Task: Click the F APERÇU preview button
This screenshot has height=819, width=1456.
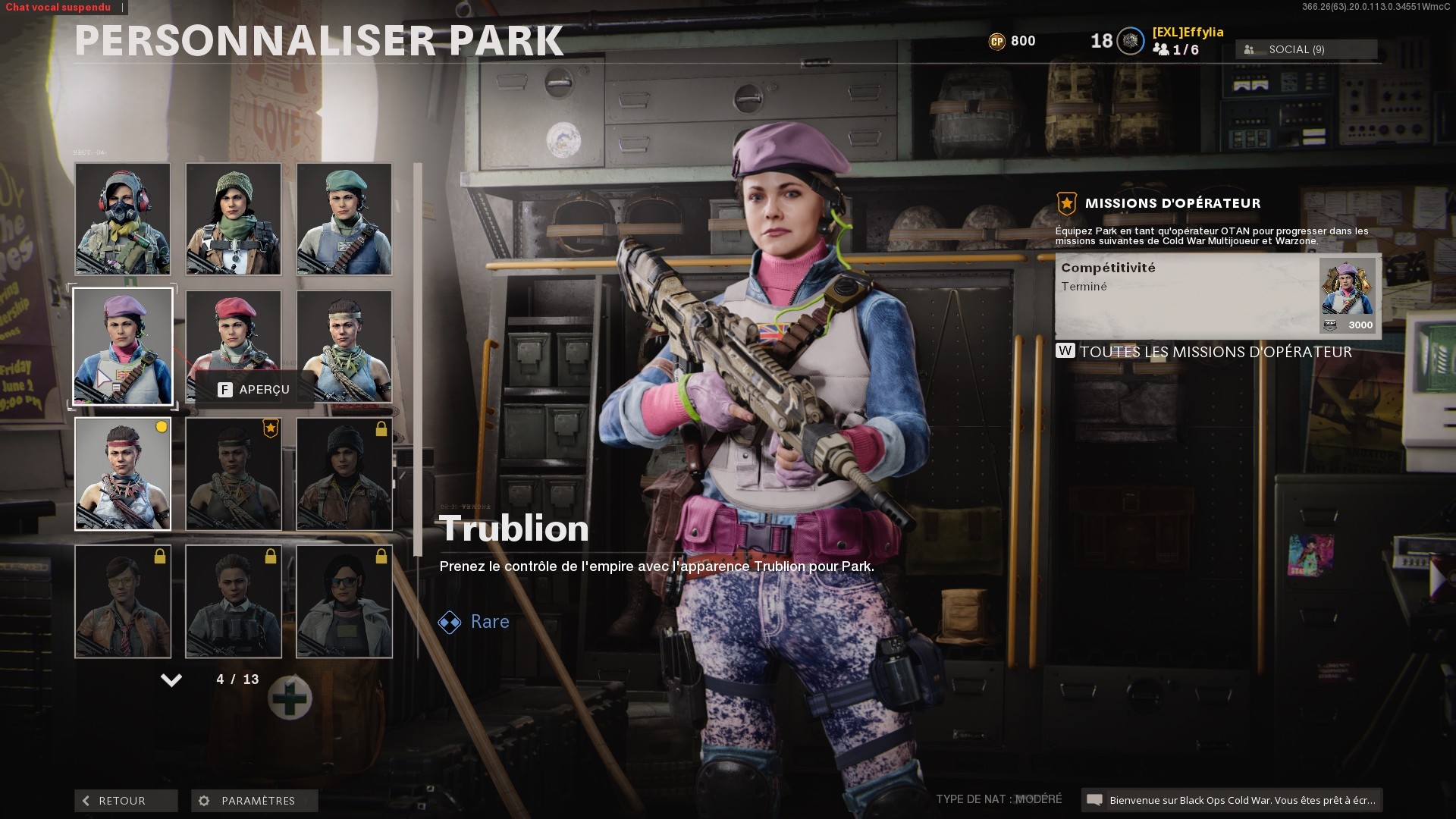Action: click(250, 389)
